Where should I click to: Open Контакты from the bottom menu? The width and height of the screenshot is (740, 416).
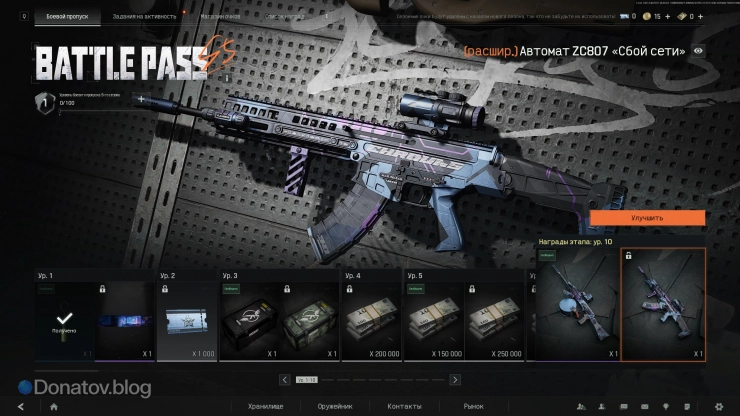pos(404,407)
